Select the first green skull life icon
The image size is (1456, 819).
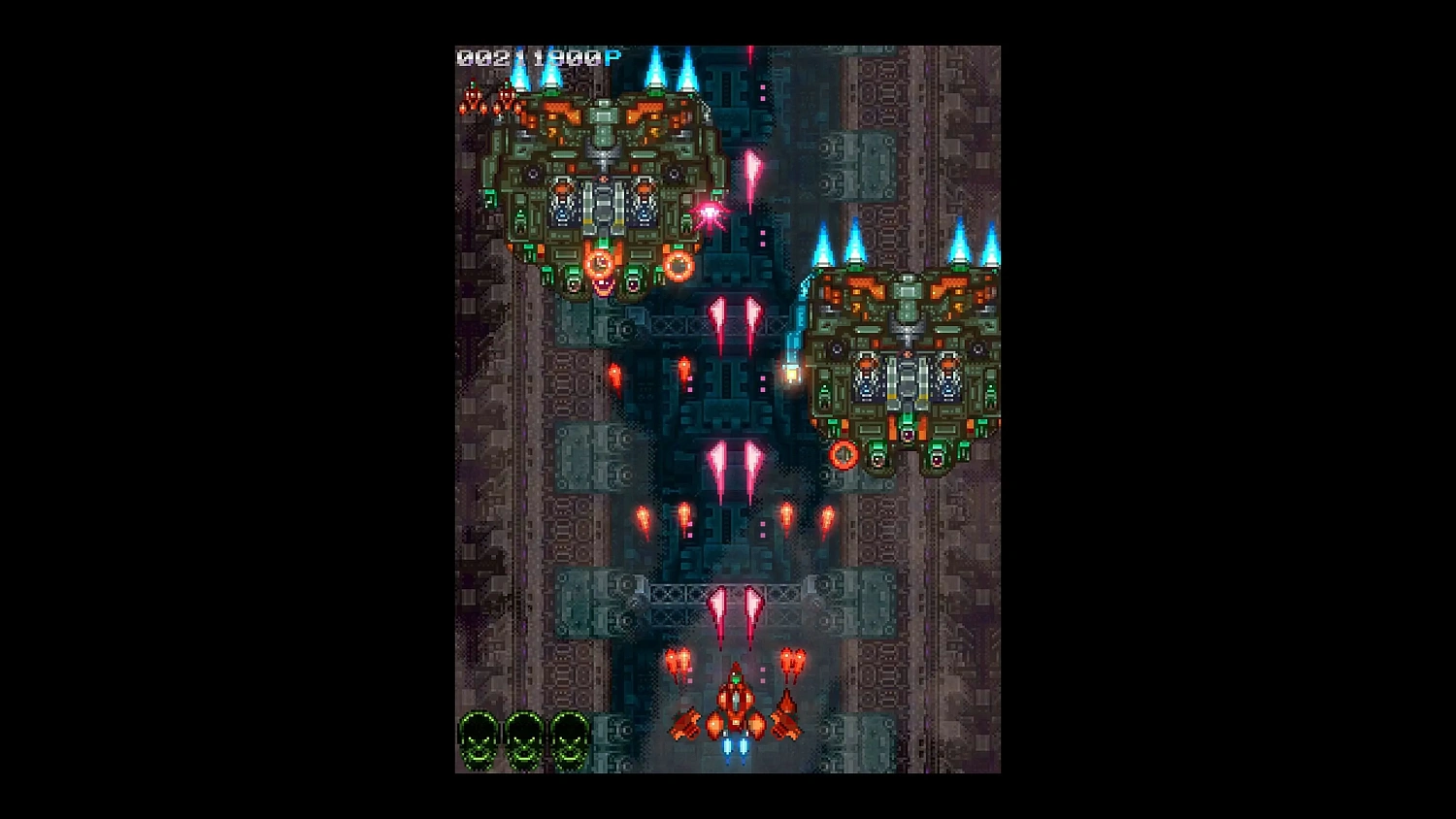point(478,737)
